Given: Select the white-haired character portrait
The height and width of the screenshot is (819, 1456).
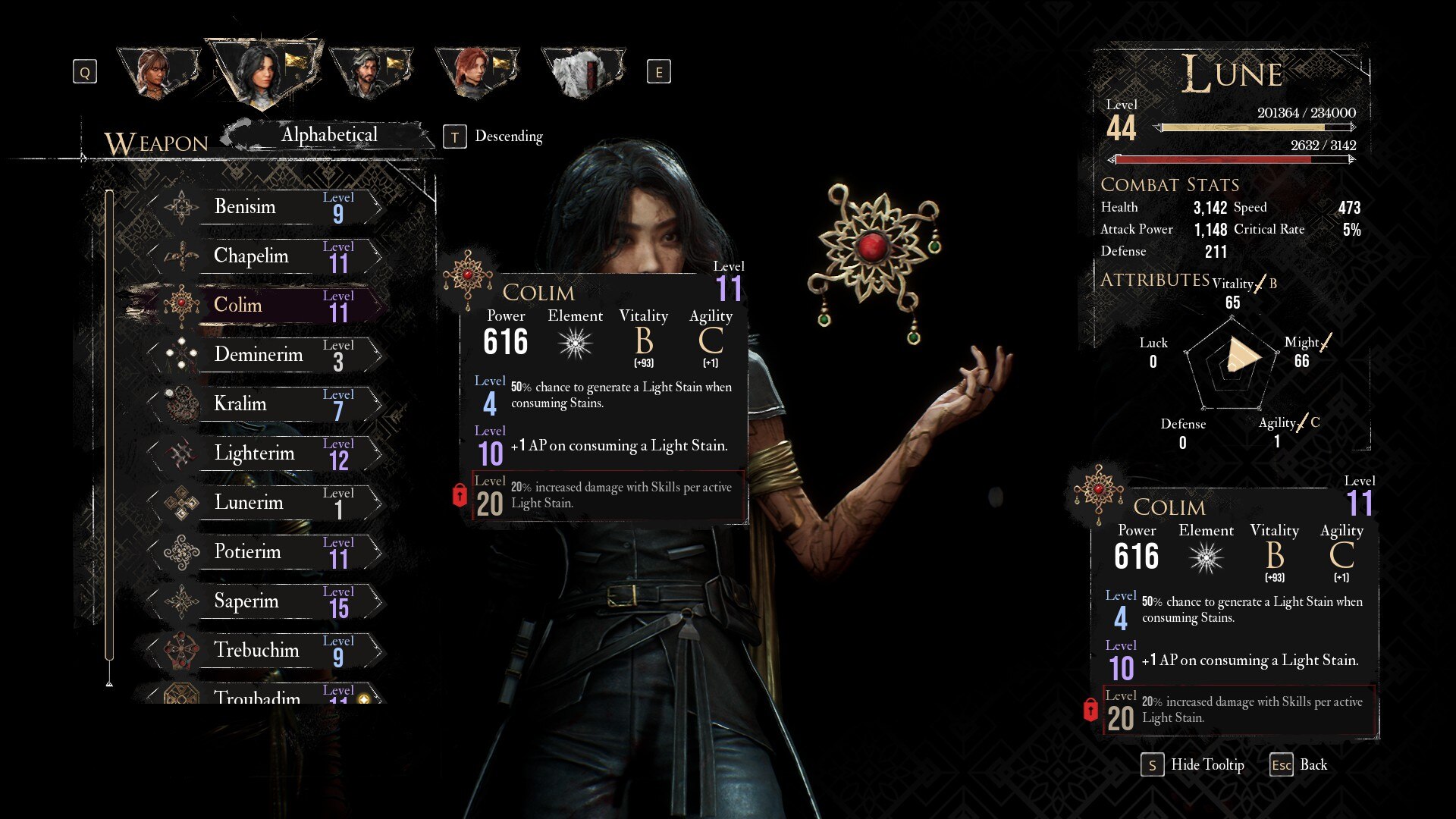Looking at the screenshot, I should click(582, 73).
